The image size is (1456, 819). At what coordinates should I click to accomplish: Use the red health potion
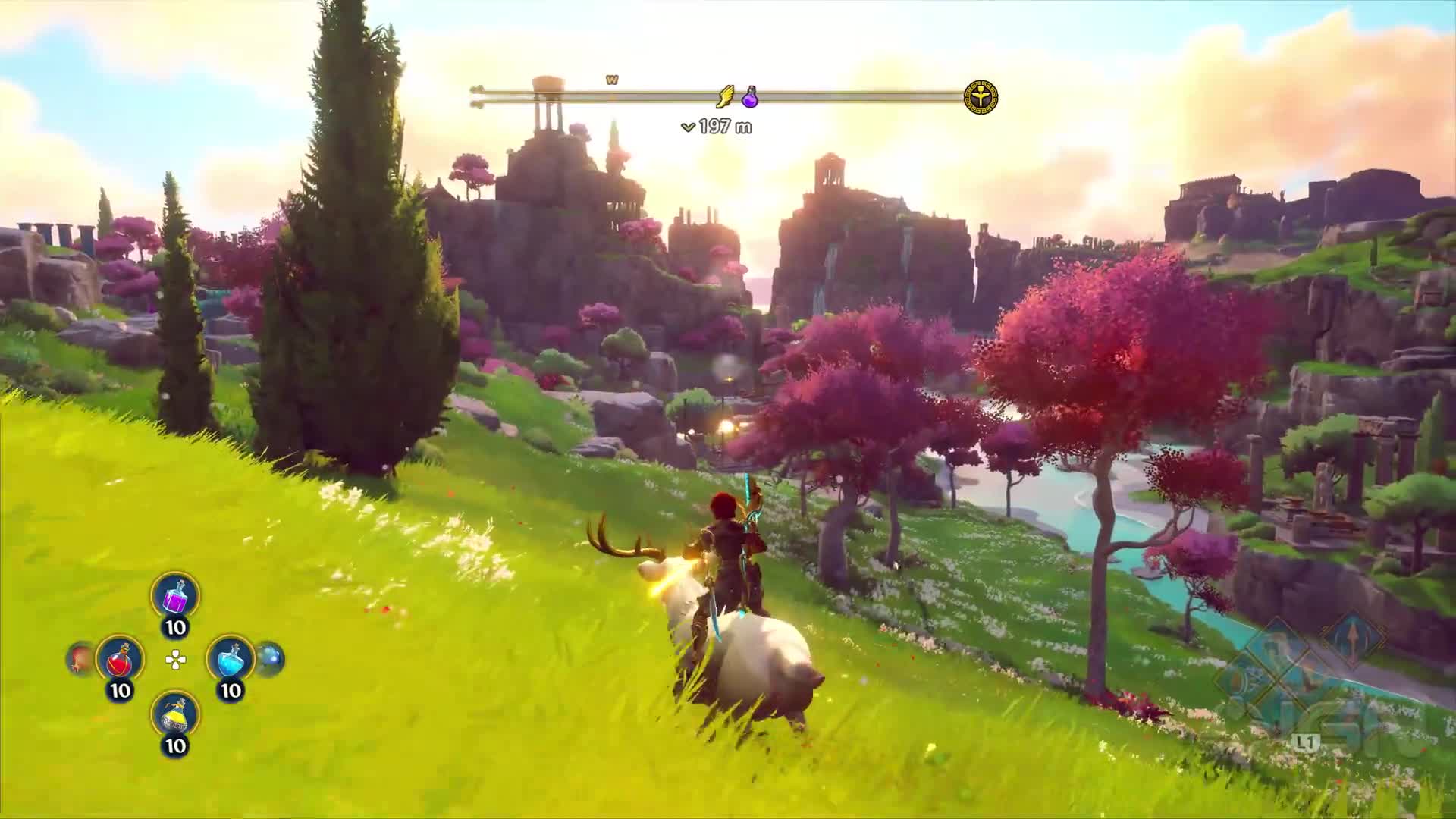pos(120,659)
